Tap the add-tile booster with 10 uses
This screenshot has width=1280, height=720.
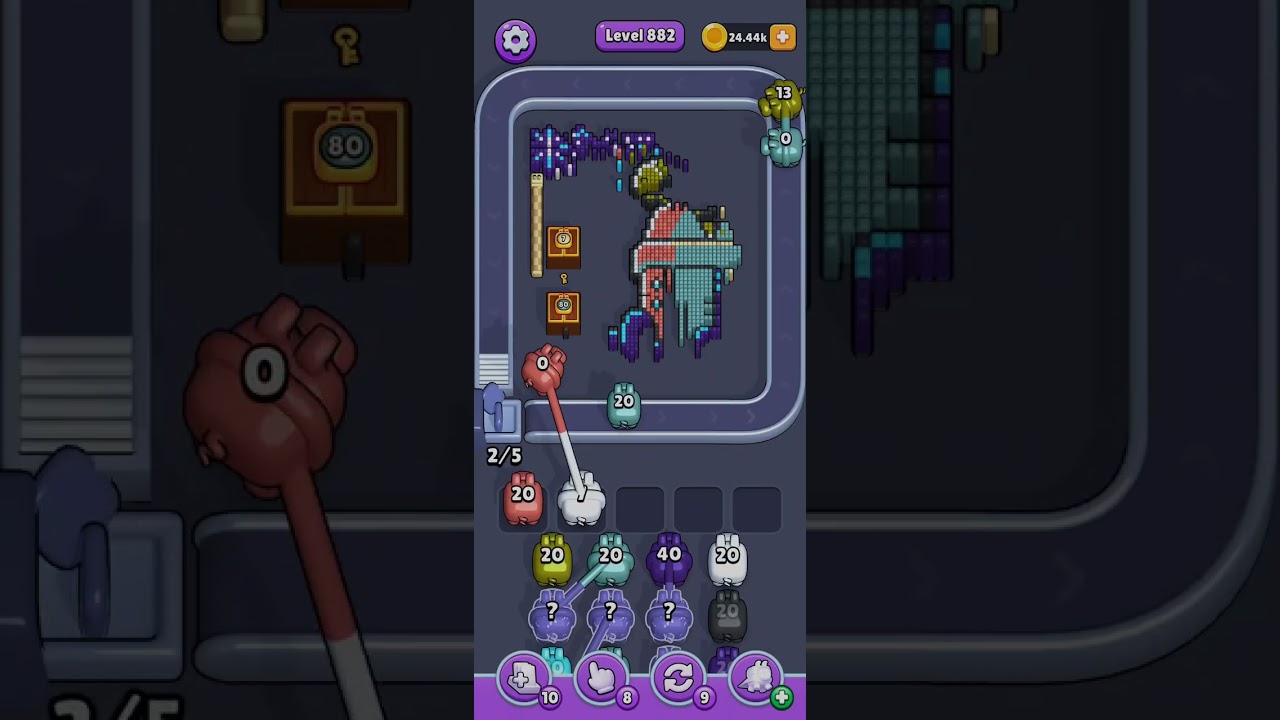pyautogui.click(x=525, y=679)
